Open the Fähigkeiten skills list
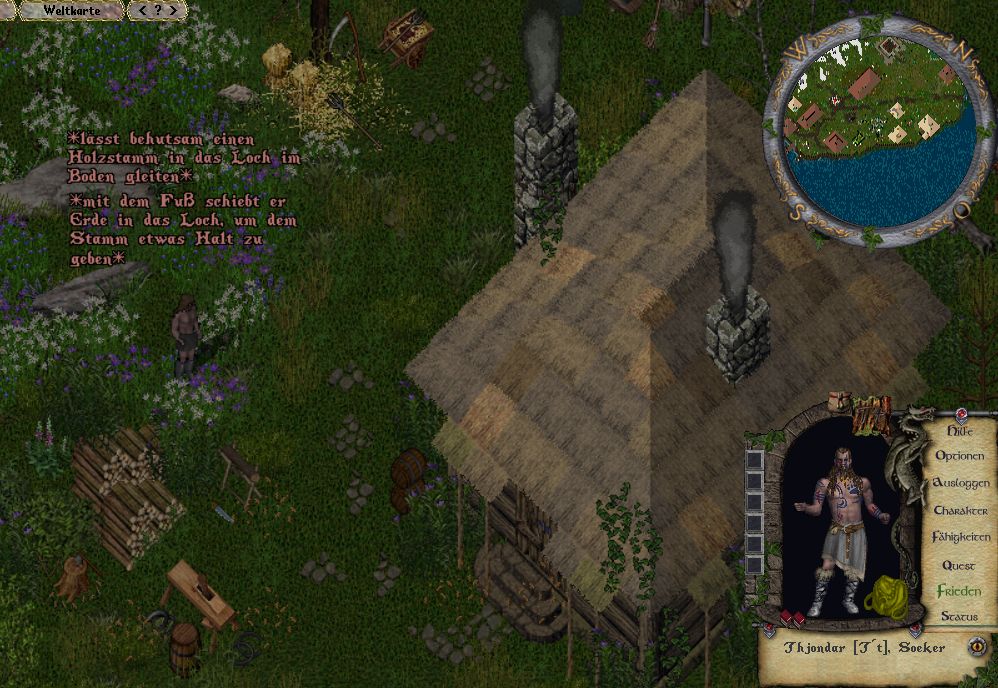The width and height of the screenshot is (998, 688). click(960, 537)
